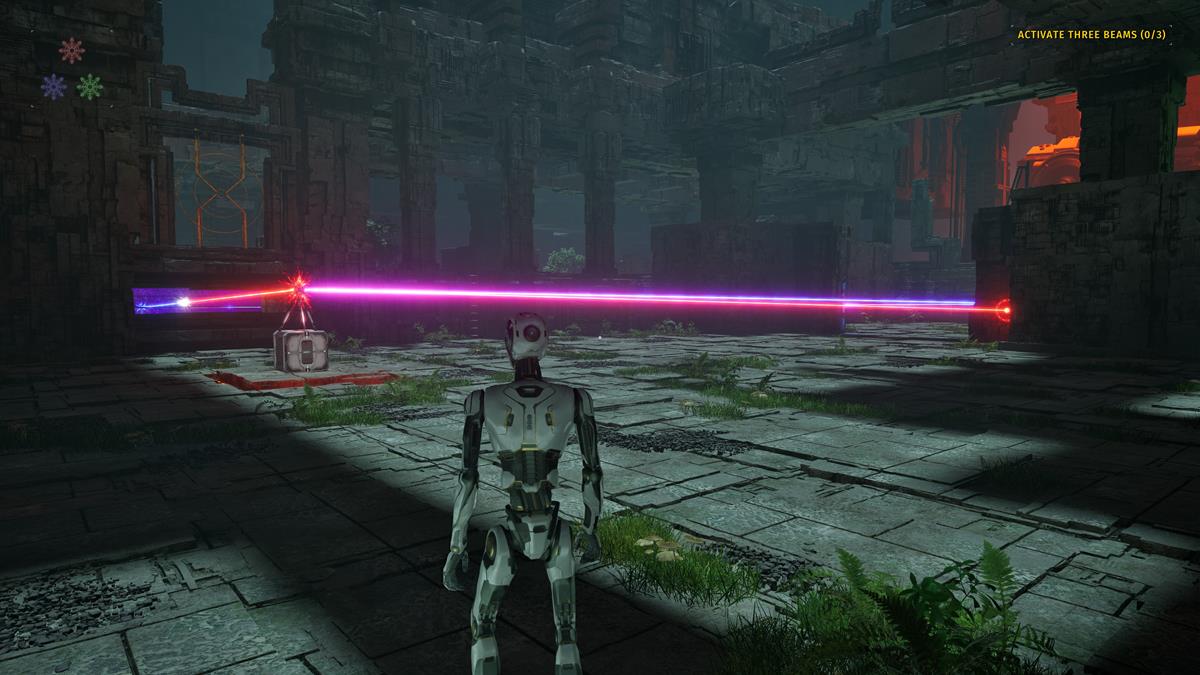Click the blue snowflake beam icon

click(x=54, y=86)
